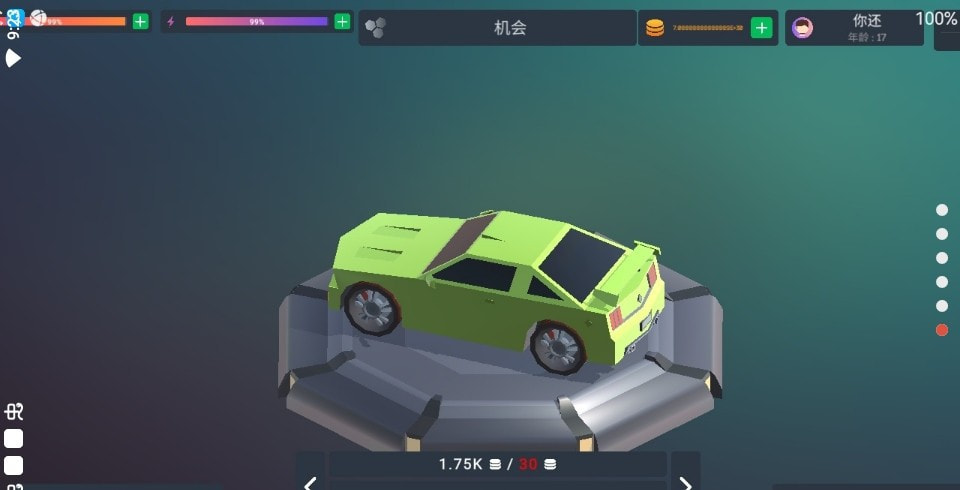Refill energy using the lightning bar plus
This screenshot has height=490, width=960.
tap(342, 21)
